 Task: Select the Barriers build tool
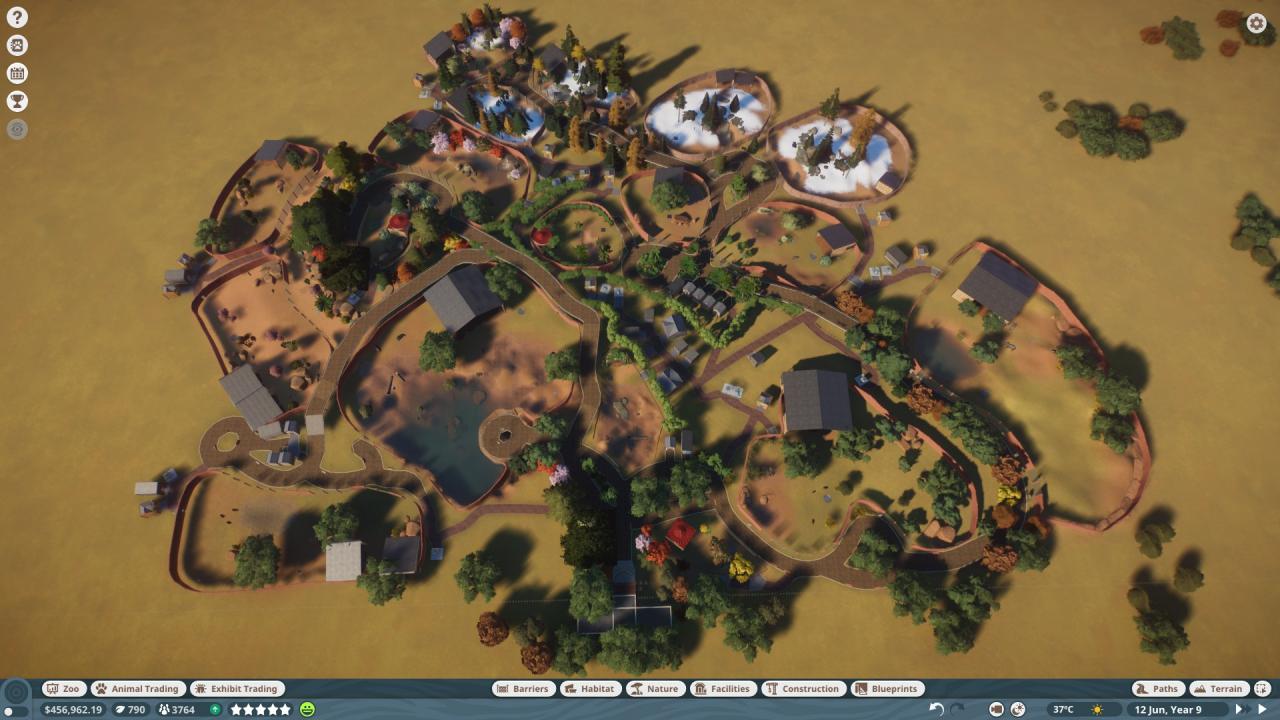click(x=523, y=689)
